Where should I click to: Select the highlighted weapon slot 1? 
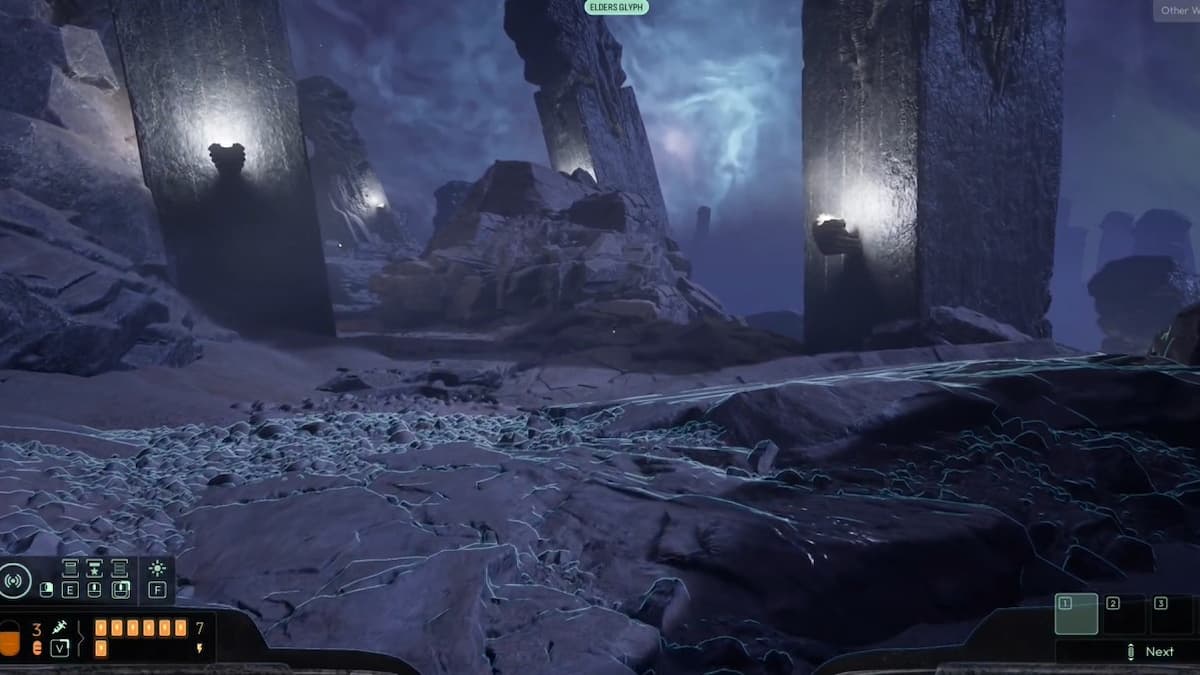[1076, 613]
